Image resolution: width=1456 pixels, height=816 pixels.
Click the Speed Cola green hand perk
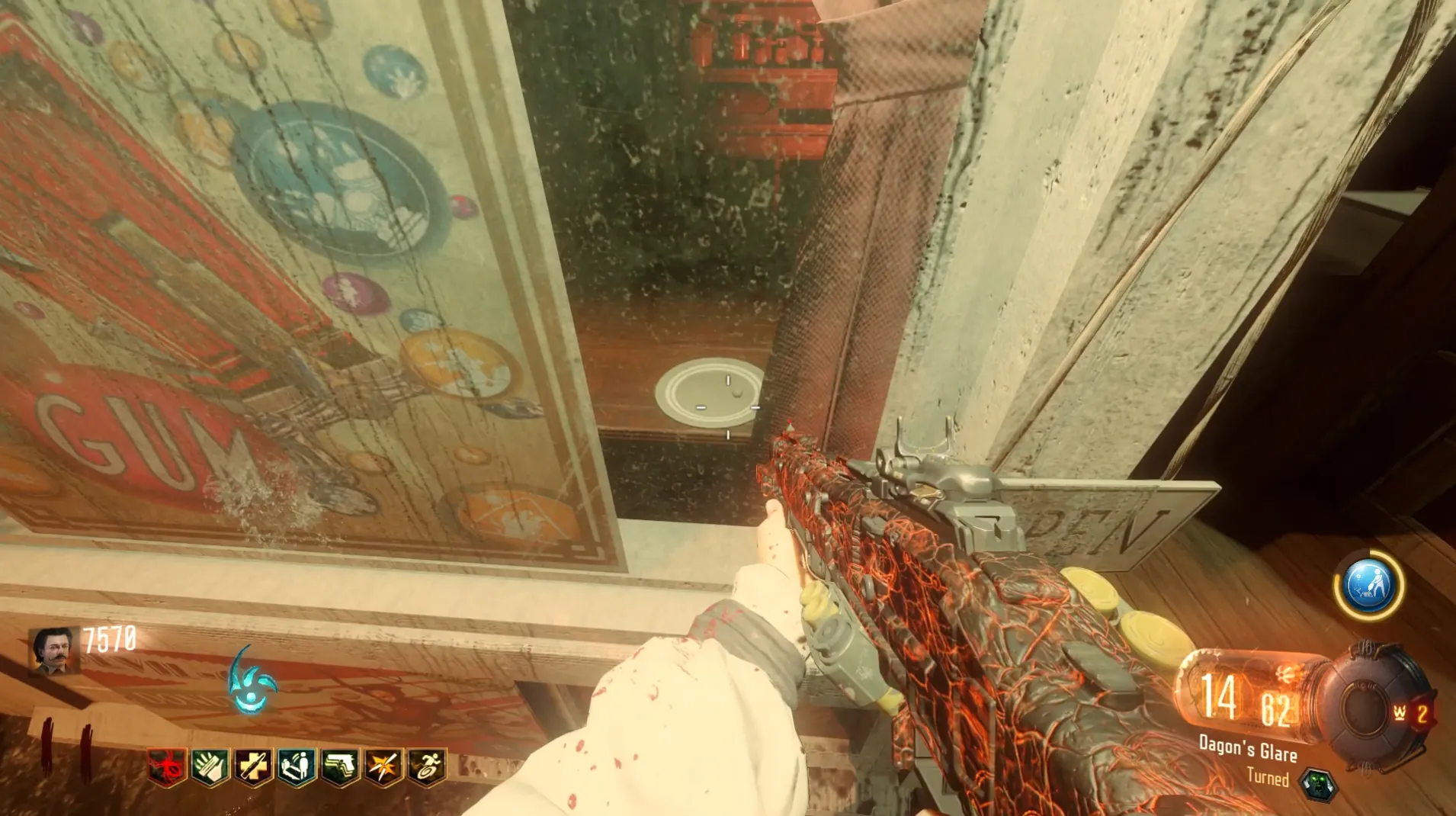[x=210, y=766]
